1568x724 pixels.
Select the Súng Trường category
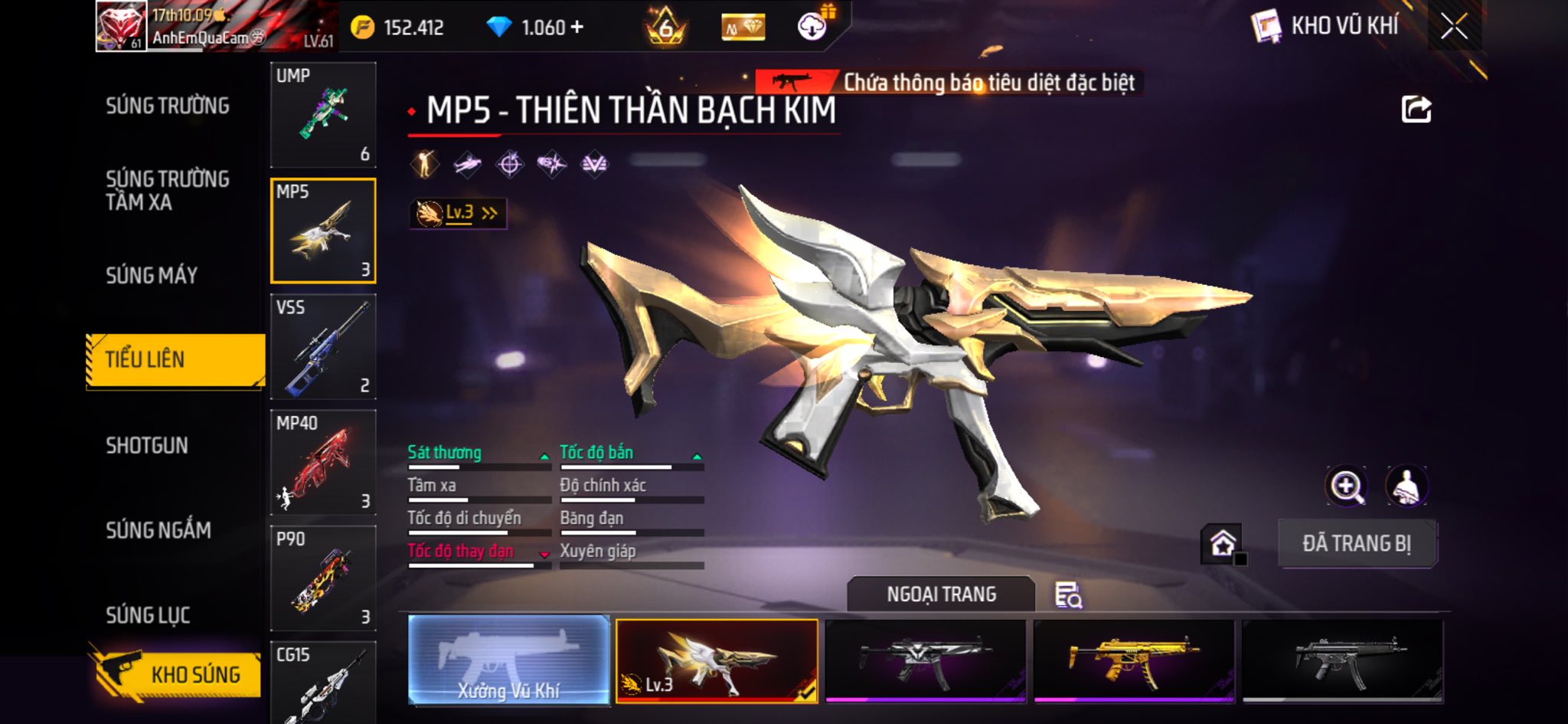168,106
